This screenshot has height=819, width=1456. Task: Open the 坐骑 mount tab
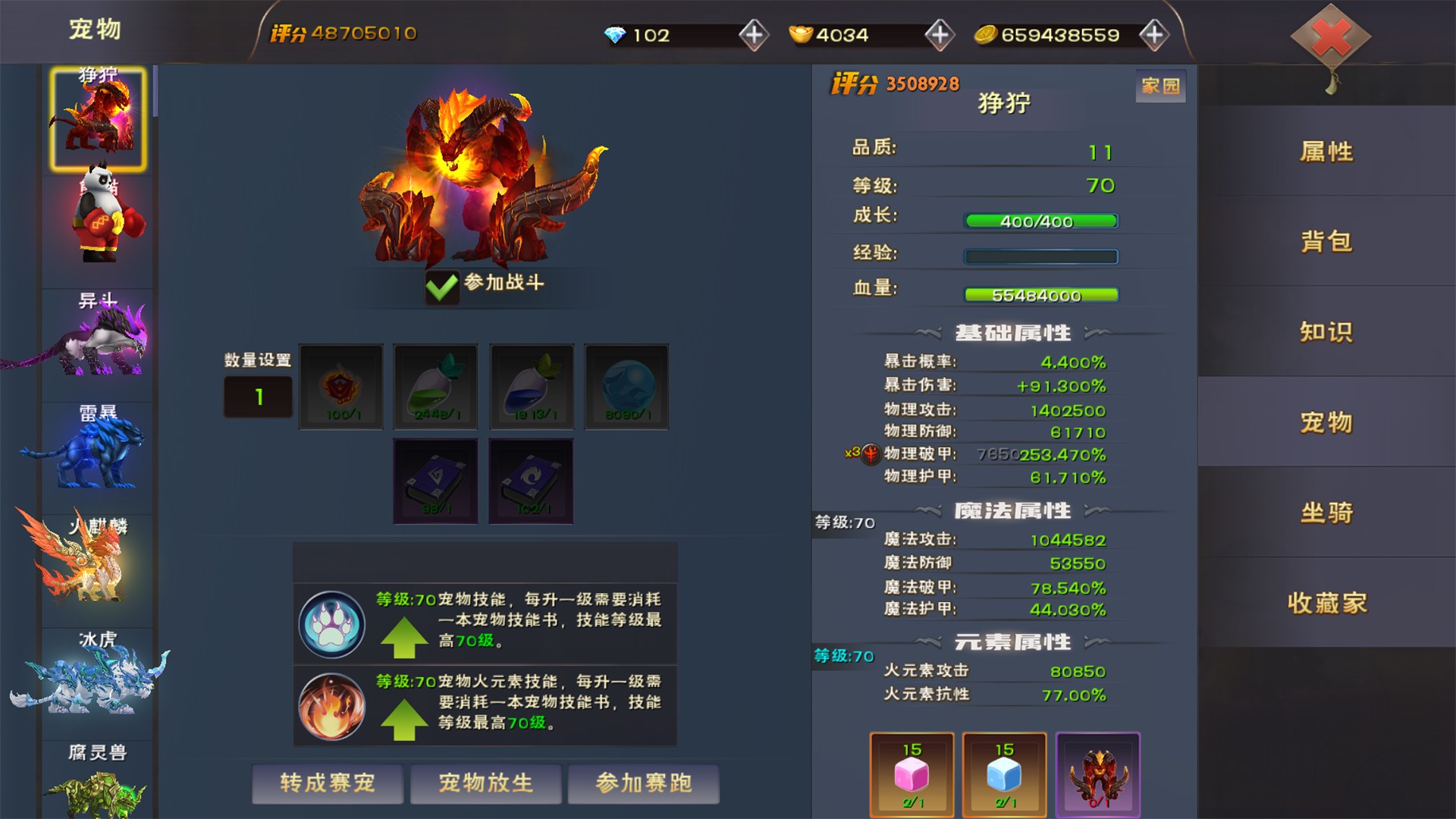pyautogui.click(x=1326, y=513)
